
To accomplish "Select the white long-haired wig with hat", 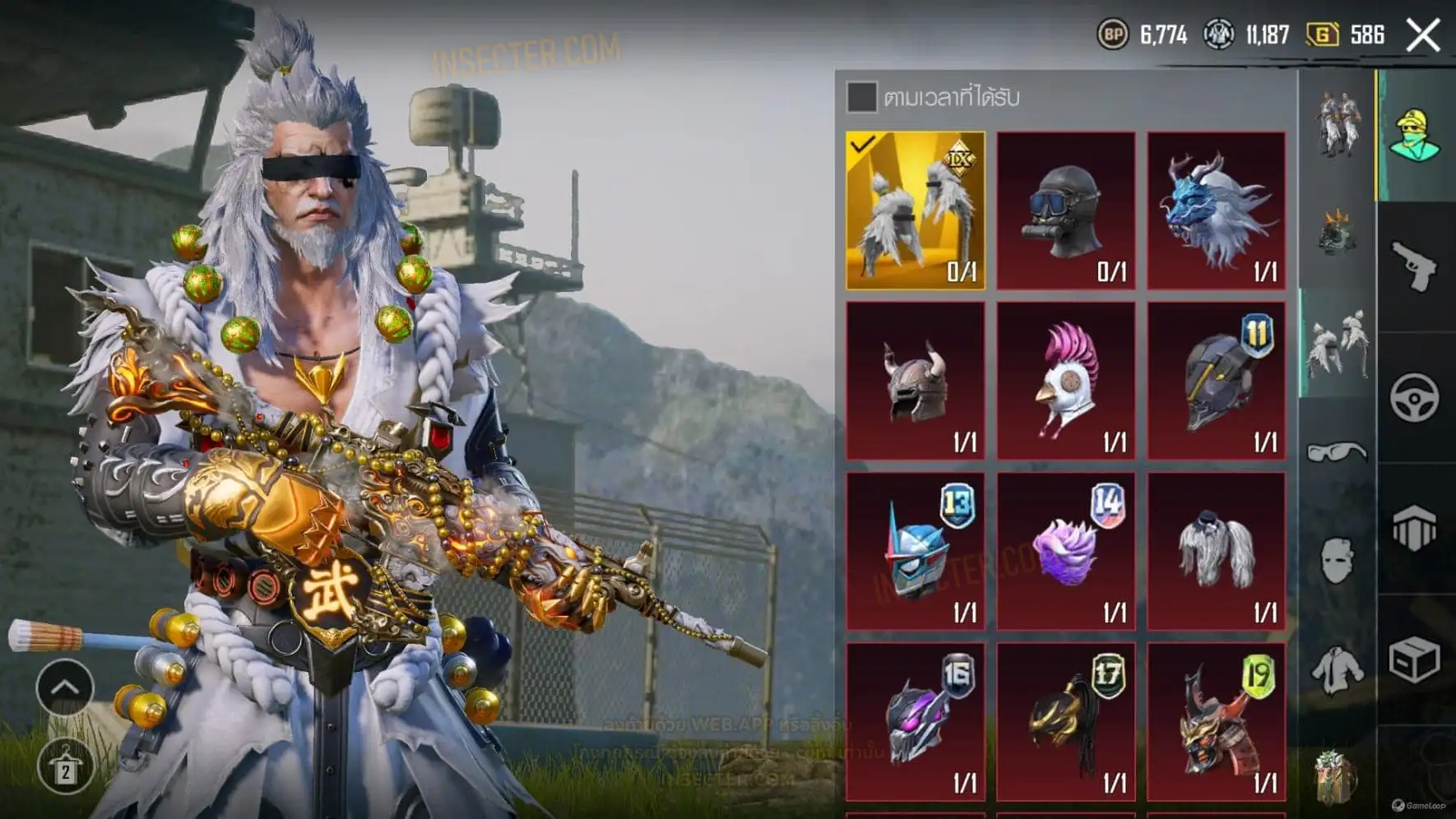I will 1216,551.
